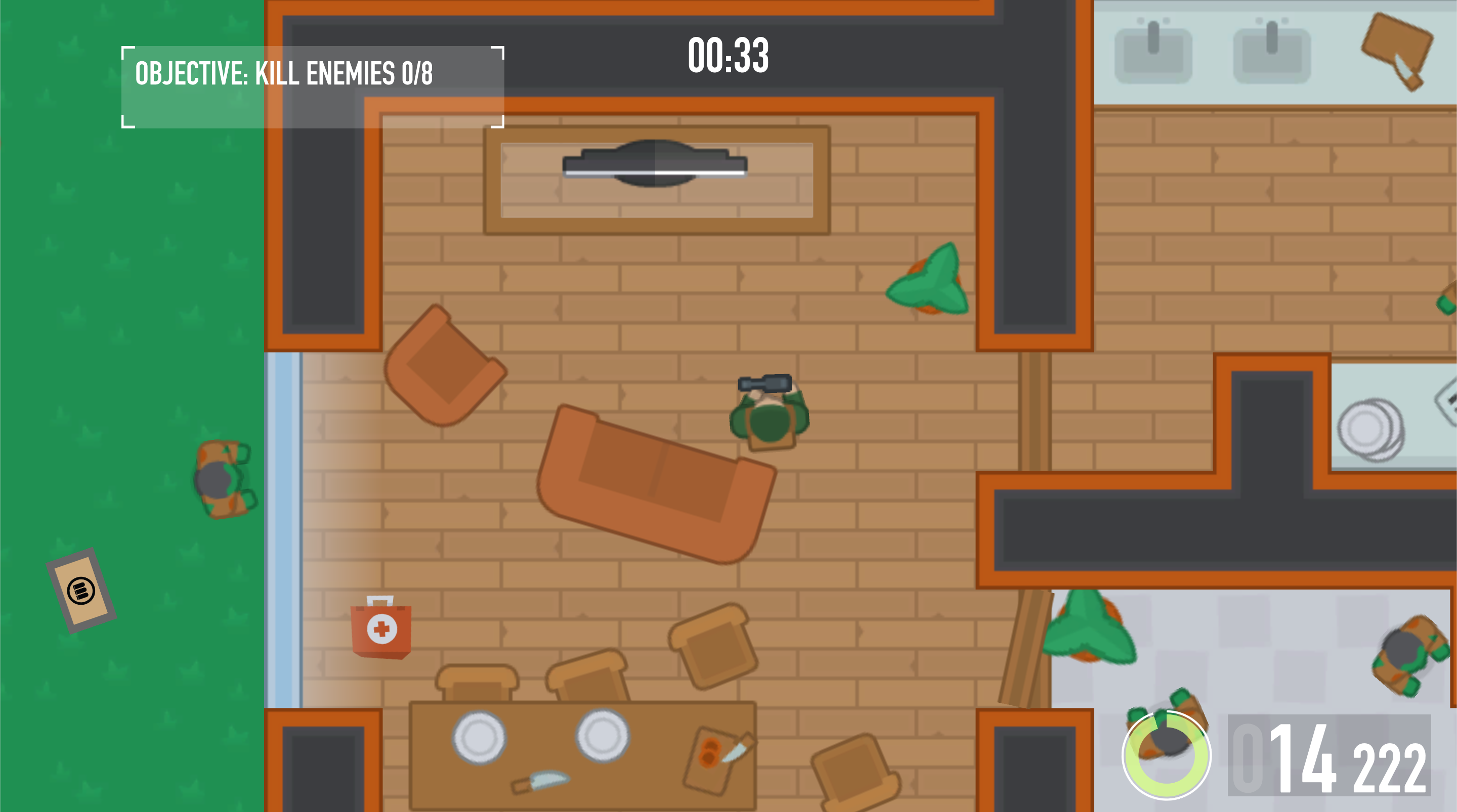Image resolution: width=1457 pixels, height=812 pixels.
Task: Select the player holding the sniper rifle
Action: 769,421
